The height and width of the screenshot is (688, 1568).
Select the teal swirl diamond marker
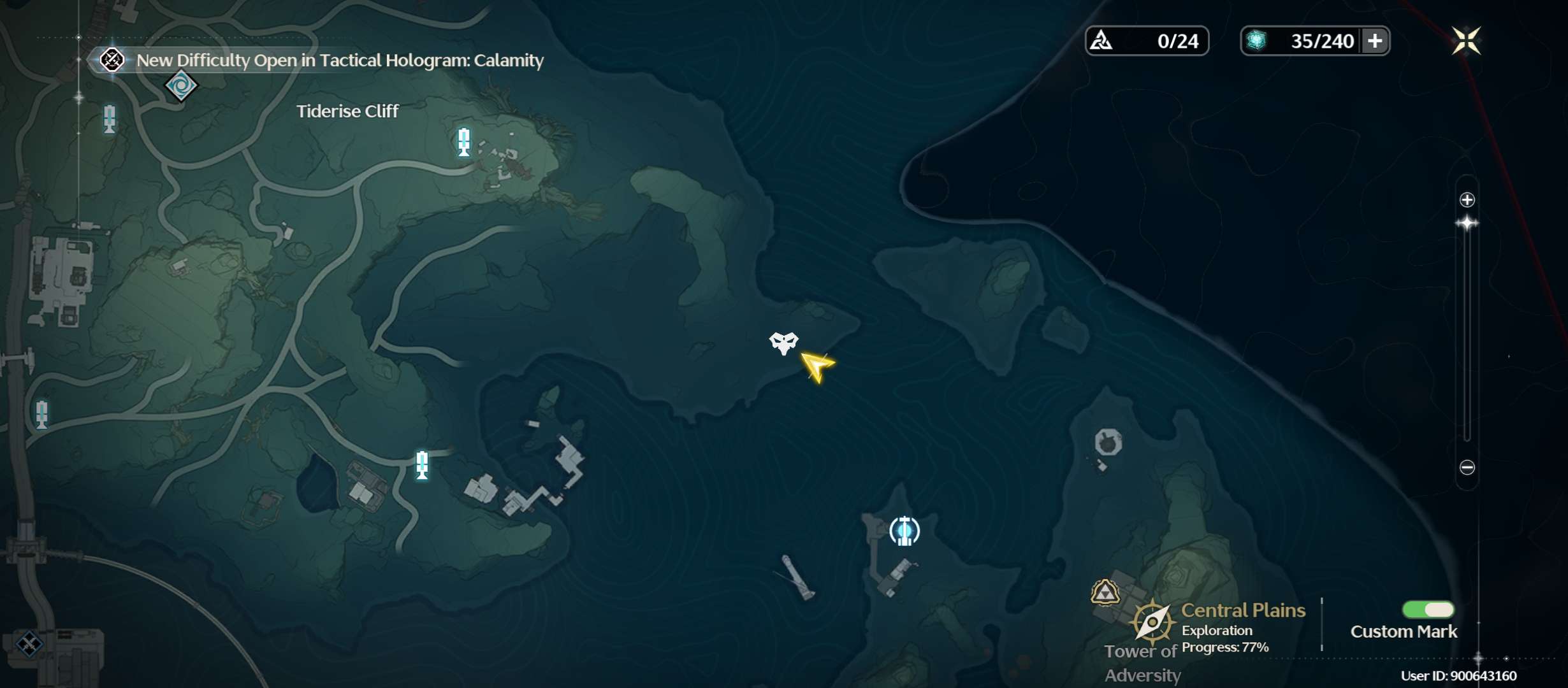point(181,85)
